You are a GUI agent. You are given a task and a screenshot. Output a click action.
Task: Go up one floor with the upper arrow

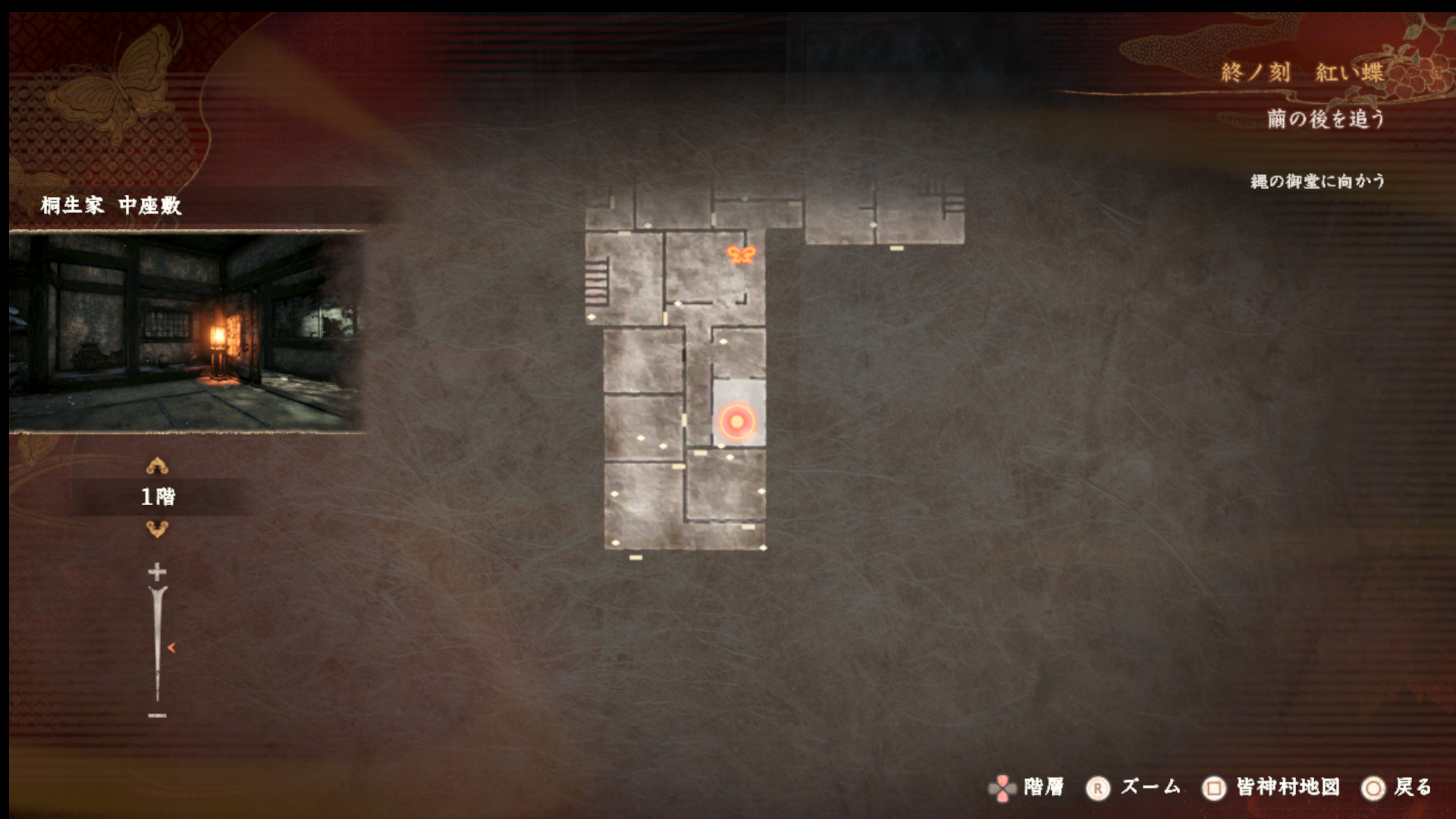tap(157, 465)
